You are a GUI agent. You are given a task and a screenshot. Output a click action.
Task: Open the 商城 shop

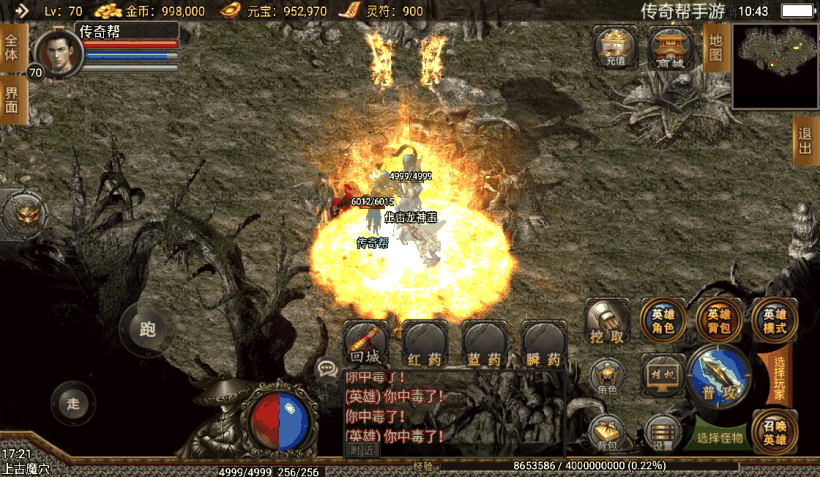point(671,47)
